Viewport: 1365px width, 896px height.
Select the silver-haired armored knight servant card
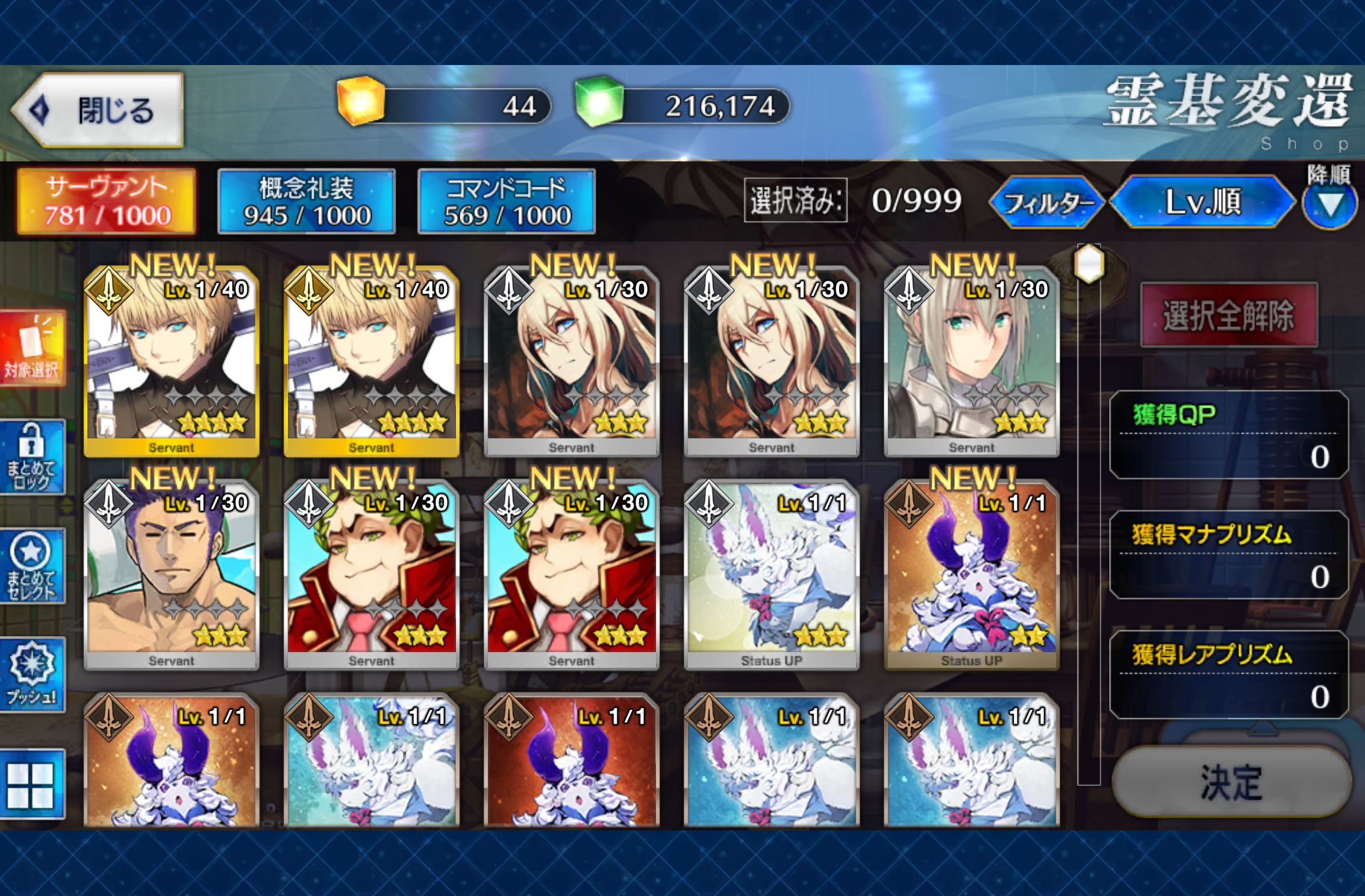coord(971,361)
